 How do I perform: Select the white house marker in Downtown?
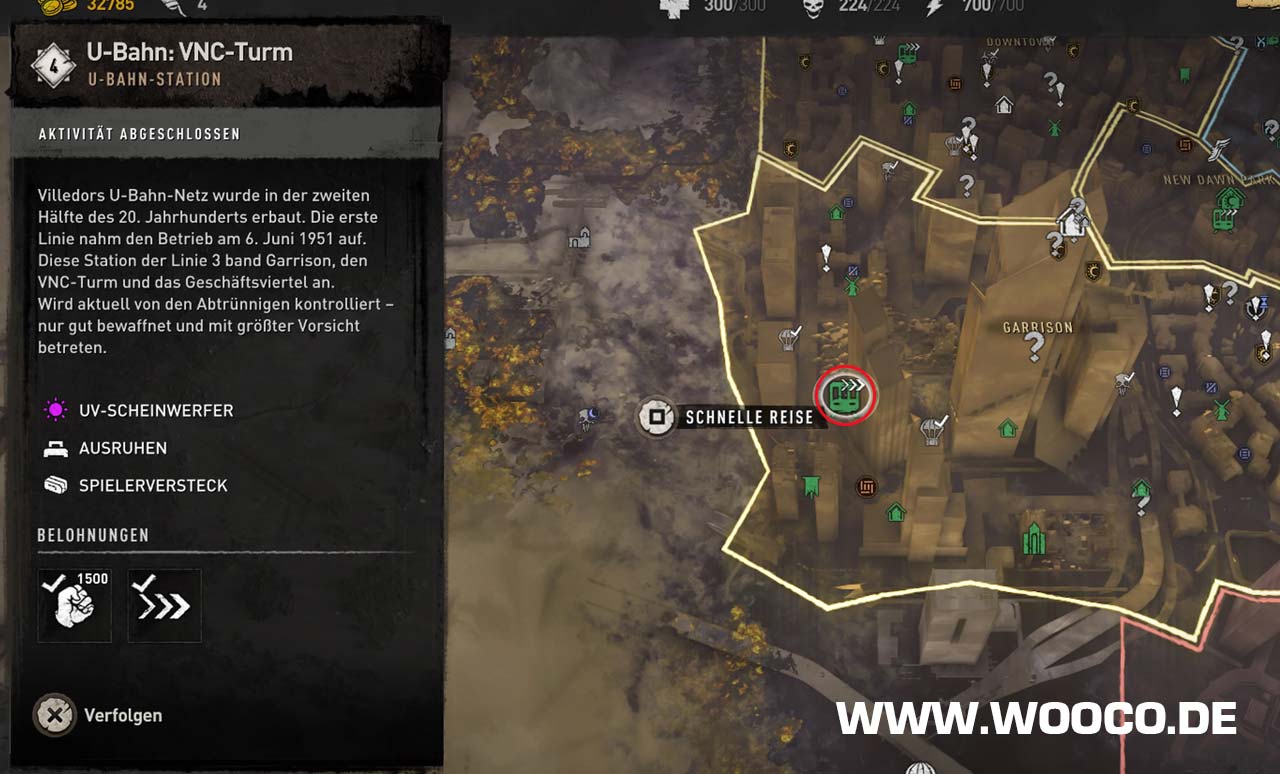(x=1003, y=105)
